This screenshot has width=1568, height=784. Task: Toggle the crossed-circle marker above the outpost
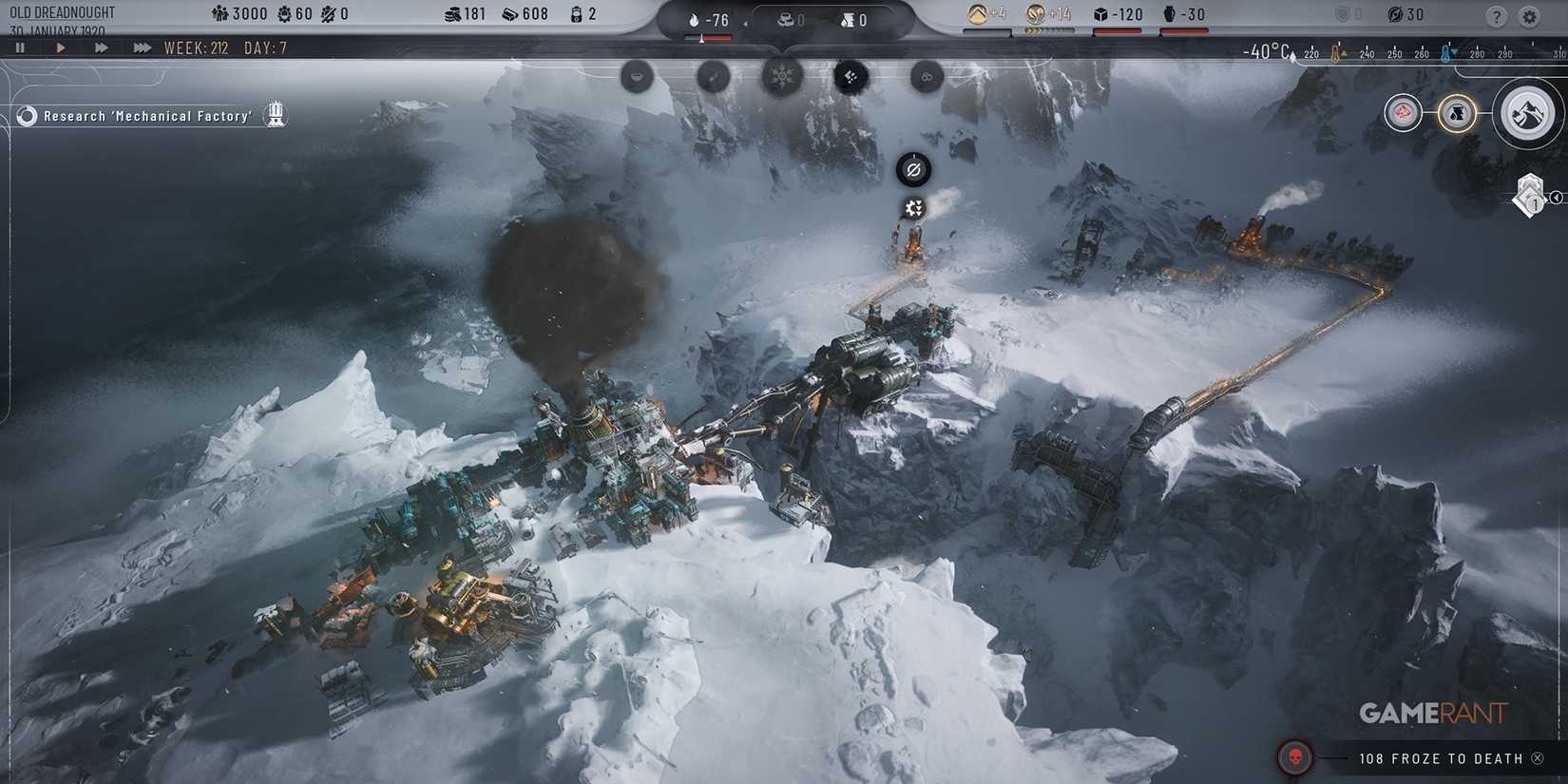point(914,171)
